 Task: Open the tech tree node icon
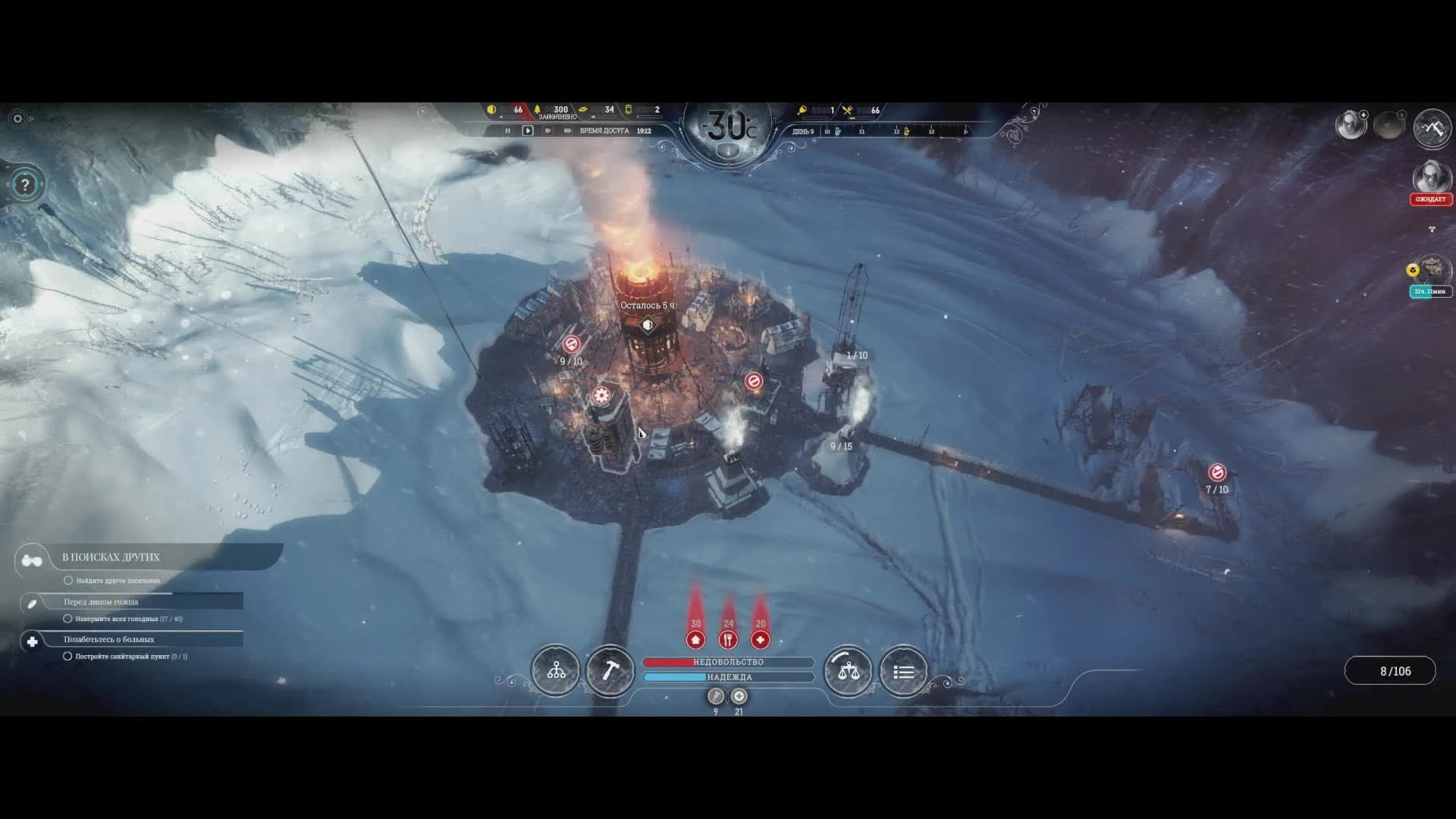tap(556, 670)
